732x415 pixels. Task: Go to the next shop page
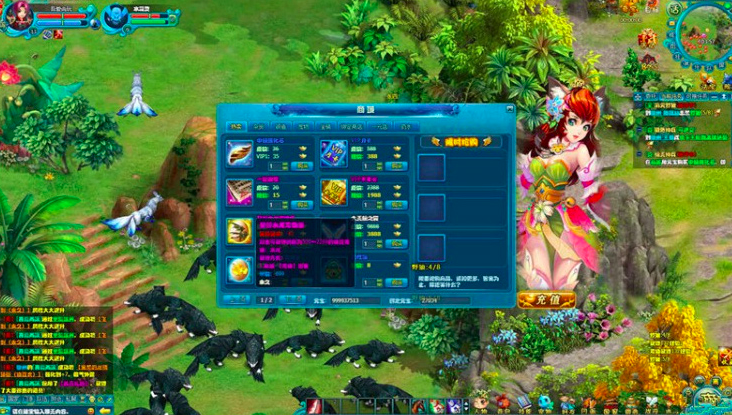[x=293, y=299]
